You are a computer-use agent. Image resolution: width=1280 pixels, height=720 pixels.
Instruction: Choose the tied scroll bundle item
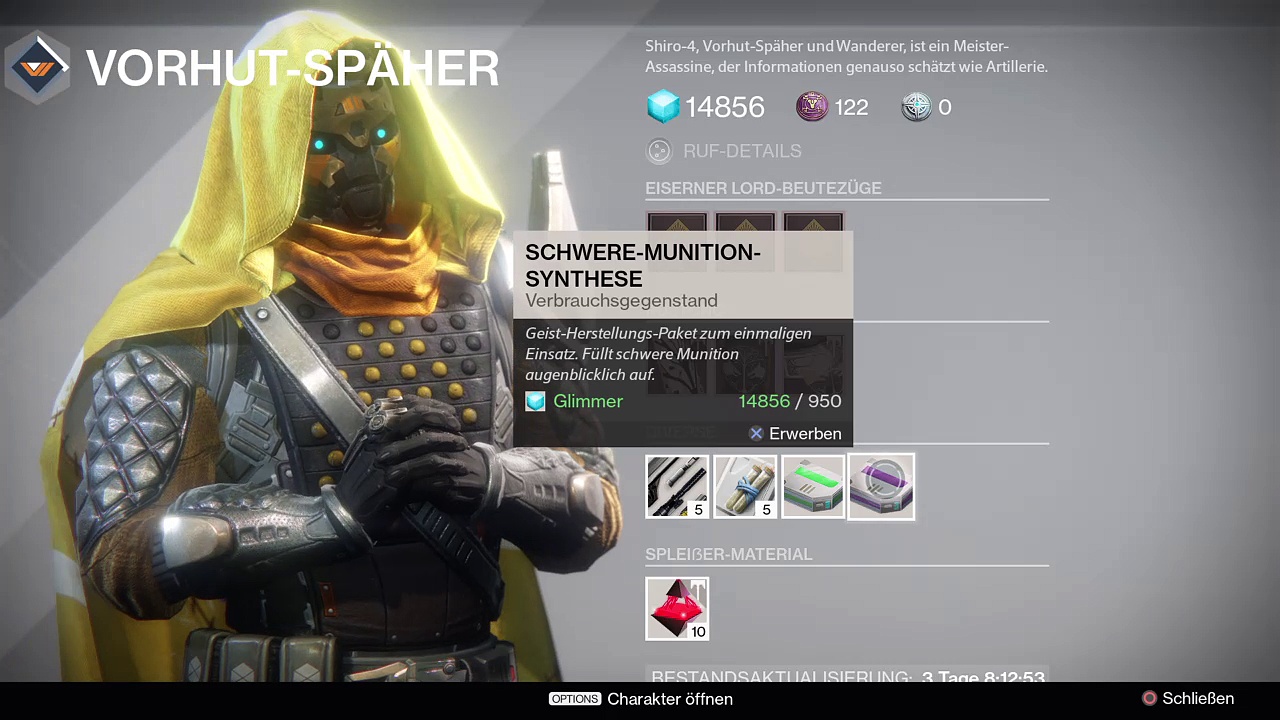[745, 487]
